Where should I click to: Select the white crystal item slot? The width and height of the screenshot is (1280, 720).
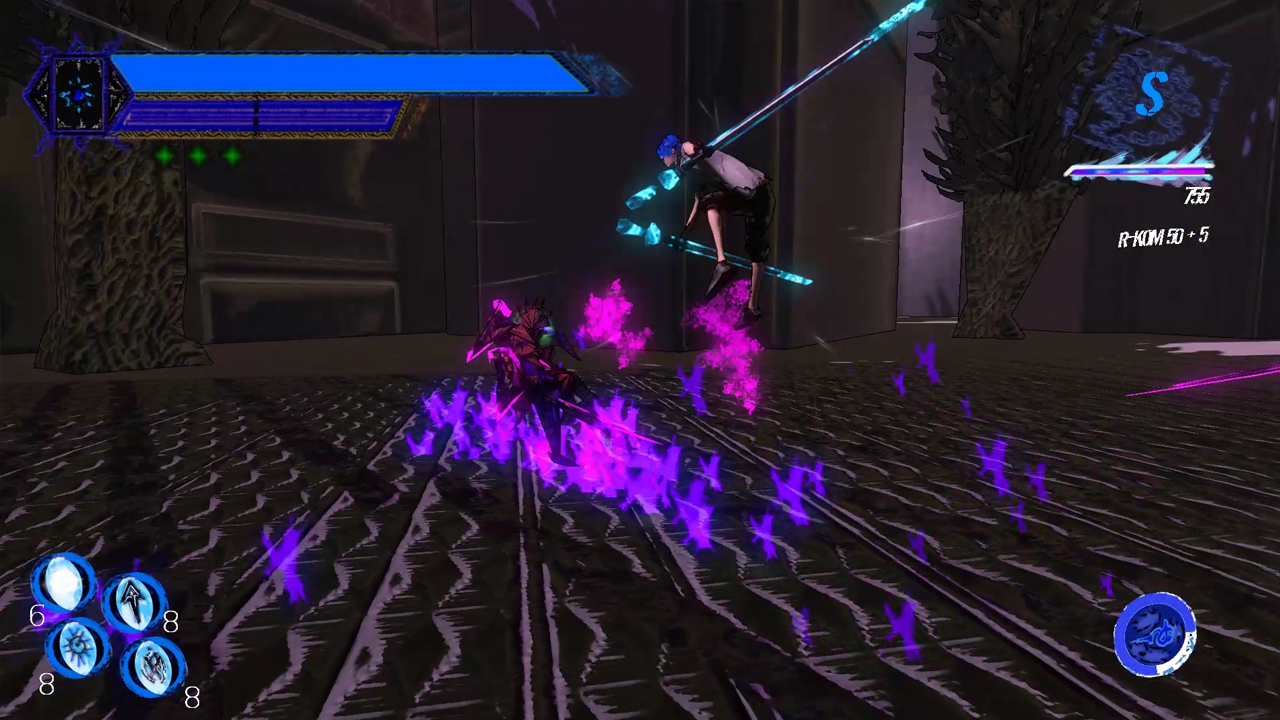point(63,584)
